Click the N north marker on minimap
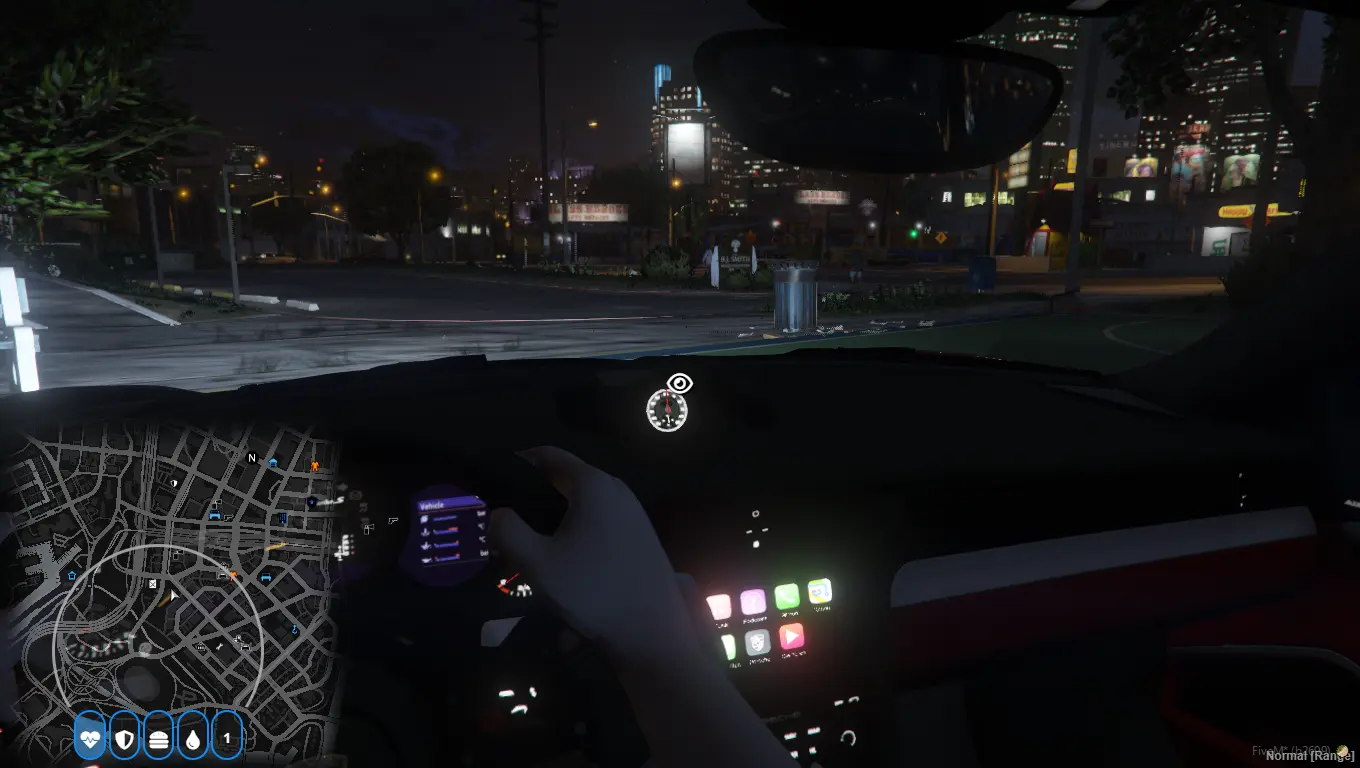The width and height of the screenshot is (1360, 768). pyautogui.click(x=252, y=458)
